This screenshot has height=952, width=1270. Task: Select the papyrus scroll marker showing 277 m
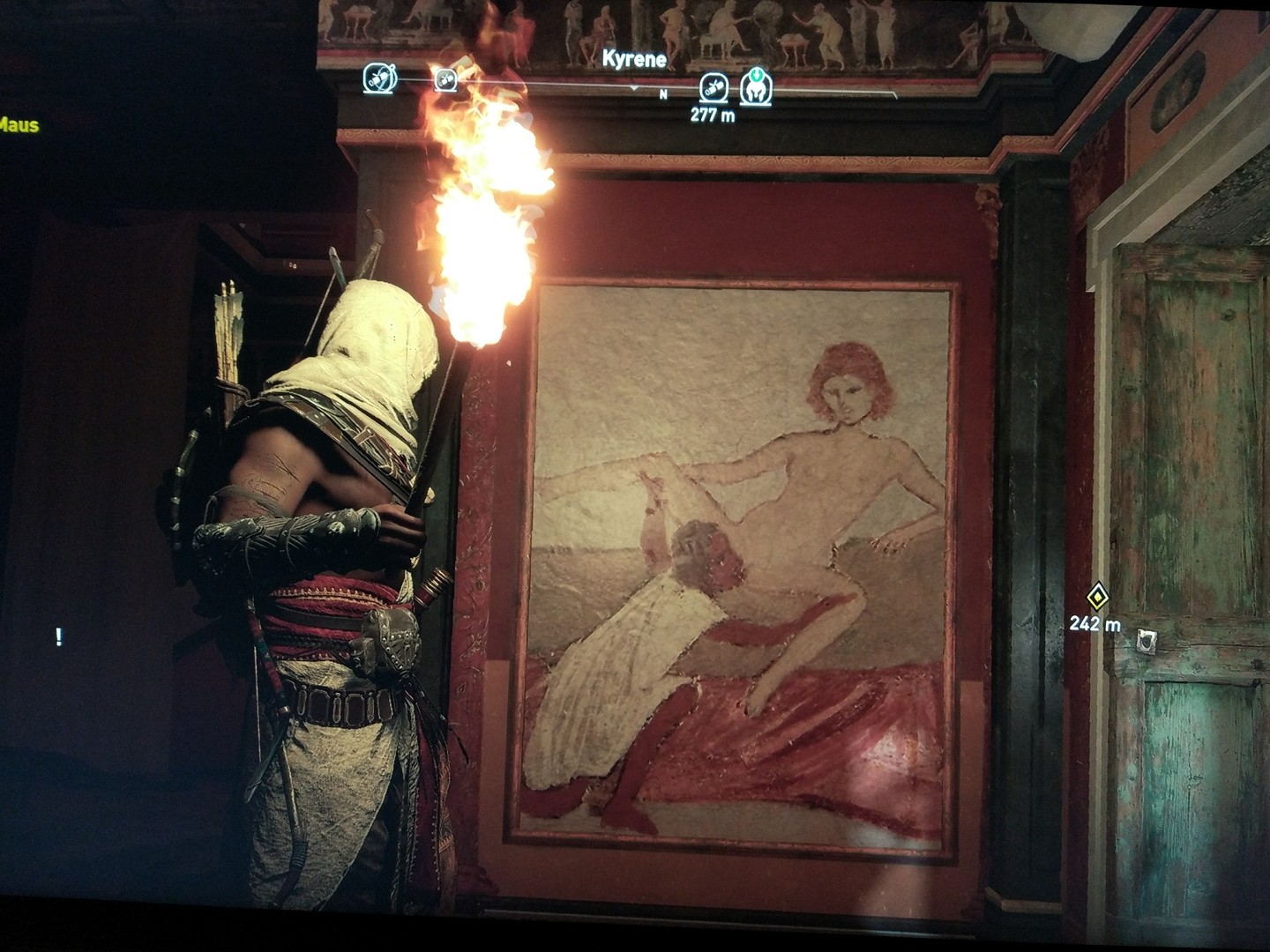pos(713,87)
